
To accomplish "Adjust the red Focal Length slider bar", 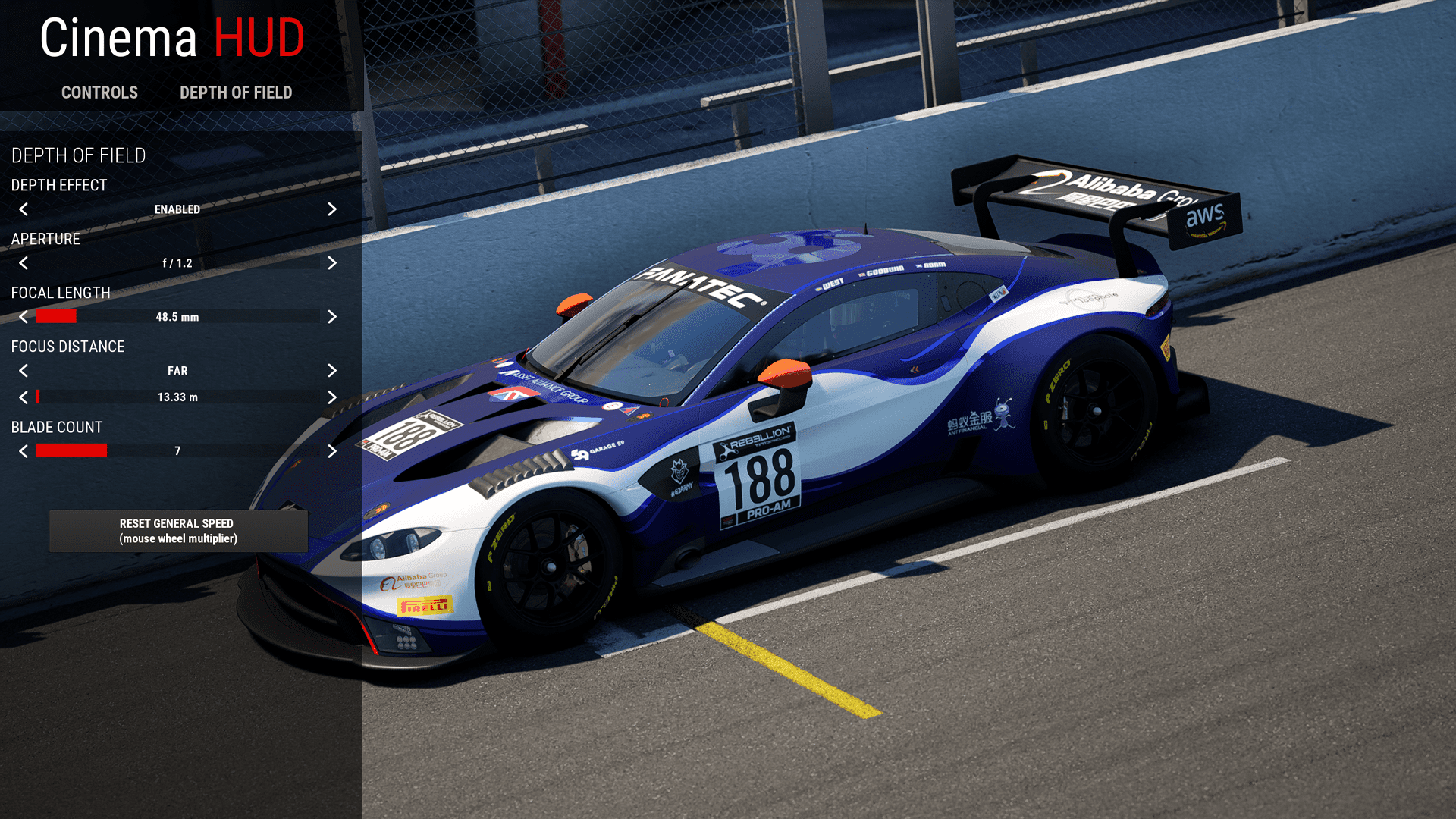I will click(x=56, y=316).
